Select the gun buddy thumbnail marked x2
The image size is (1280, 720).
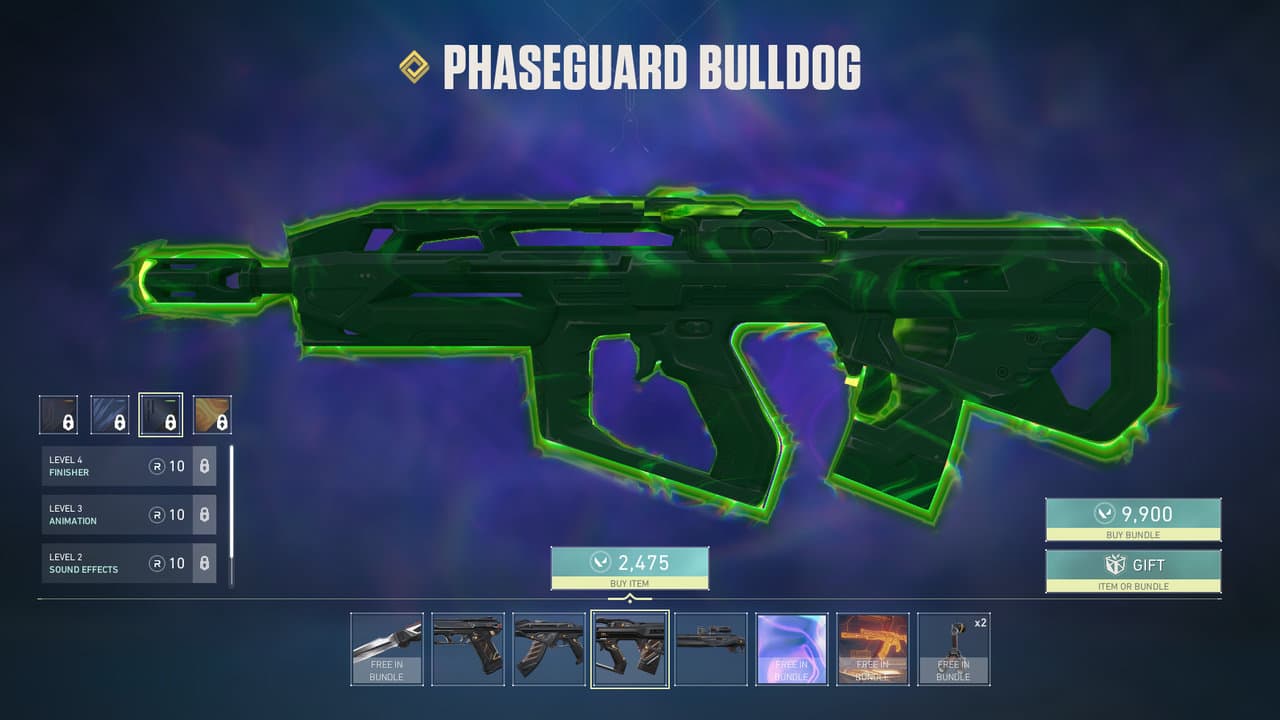(953, 649)
